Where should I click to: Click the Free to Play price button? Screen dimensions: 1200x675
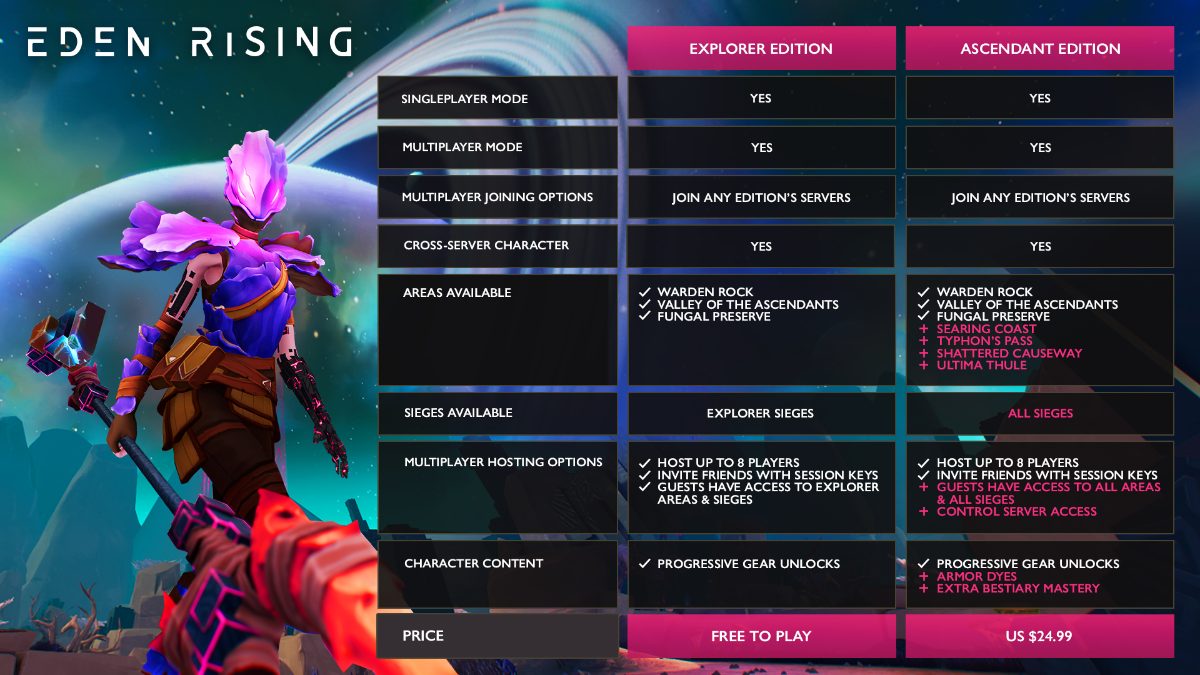tap(761, 636)
